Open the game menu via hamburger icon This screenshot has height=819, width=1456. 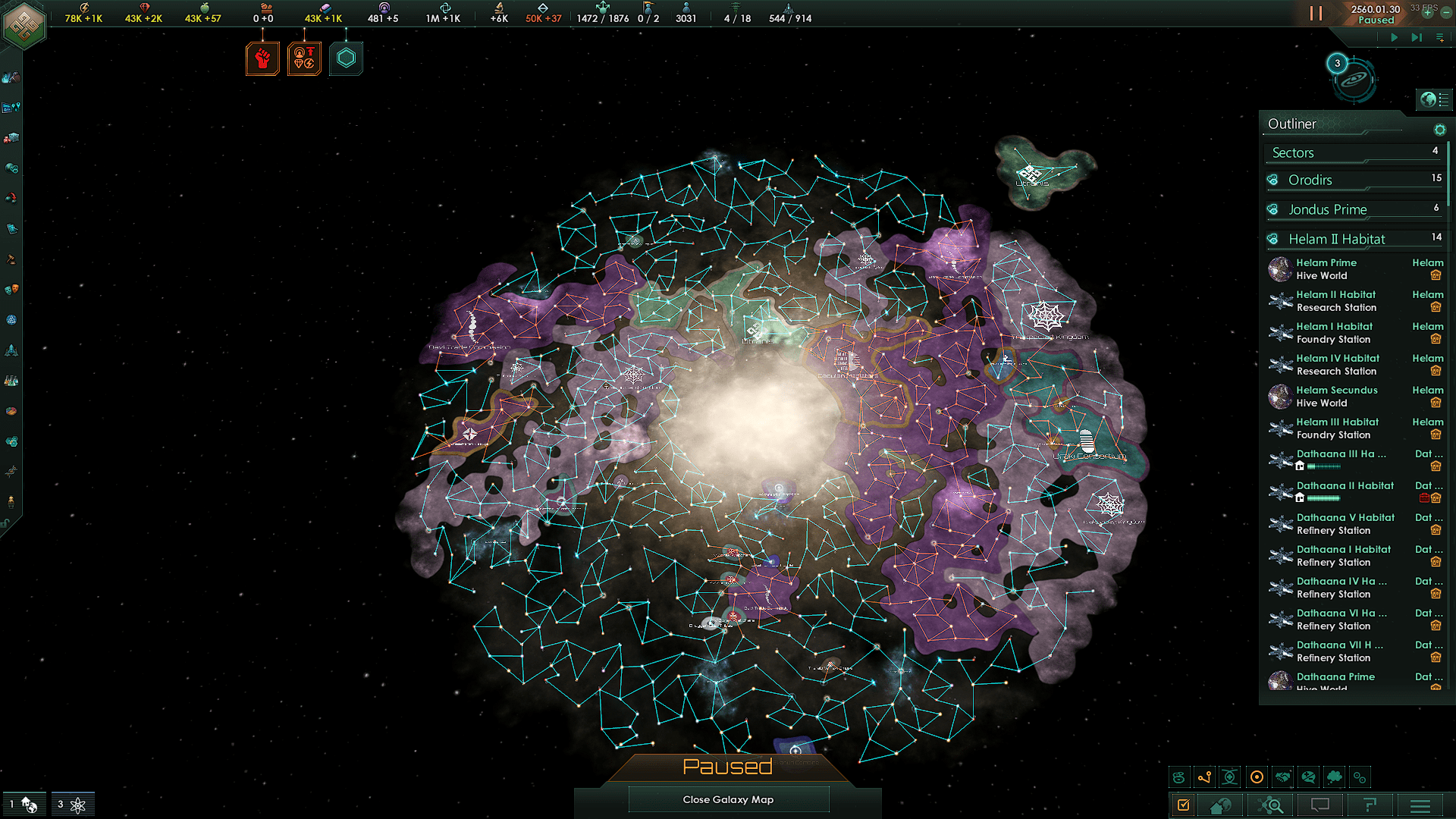click(x=1420, y=805)
